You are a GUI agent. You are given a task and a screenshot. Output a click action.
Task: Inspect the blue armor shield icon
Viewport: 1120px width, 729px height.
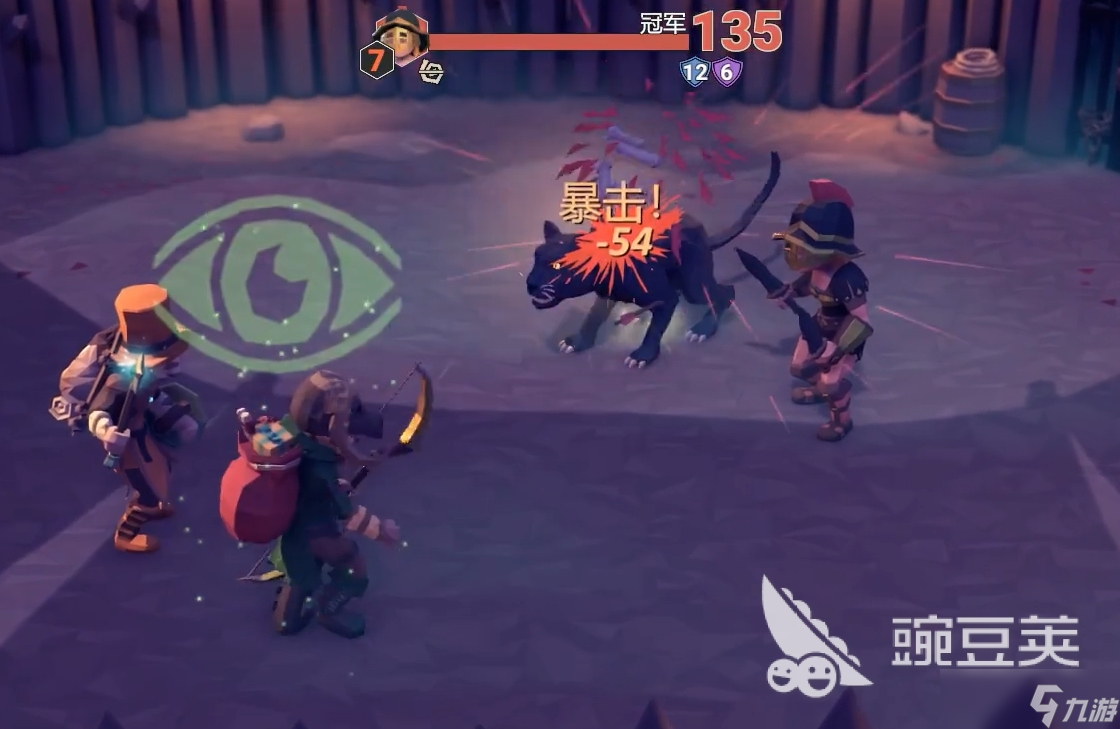coord(694,71)
